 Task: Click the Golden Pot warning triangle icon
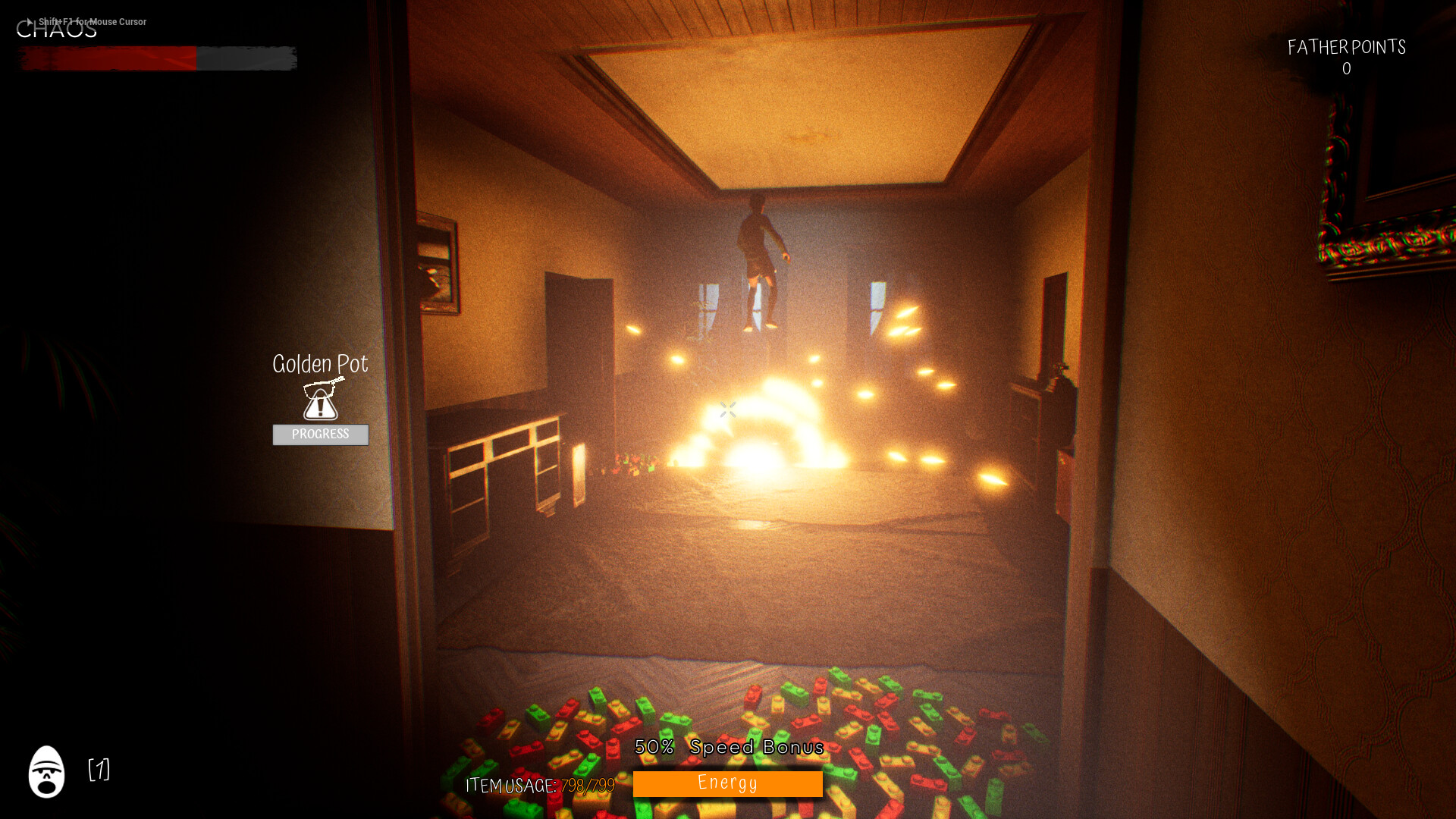coord(320,409)
